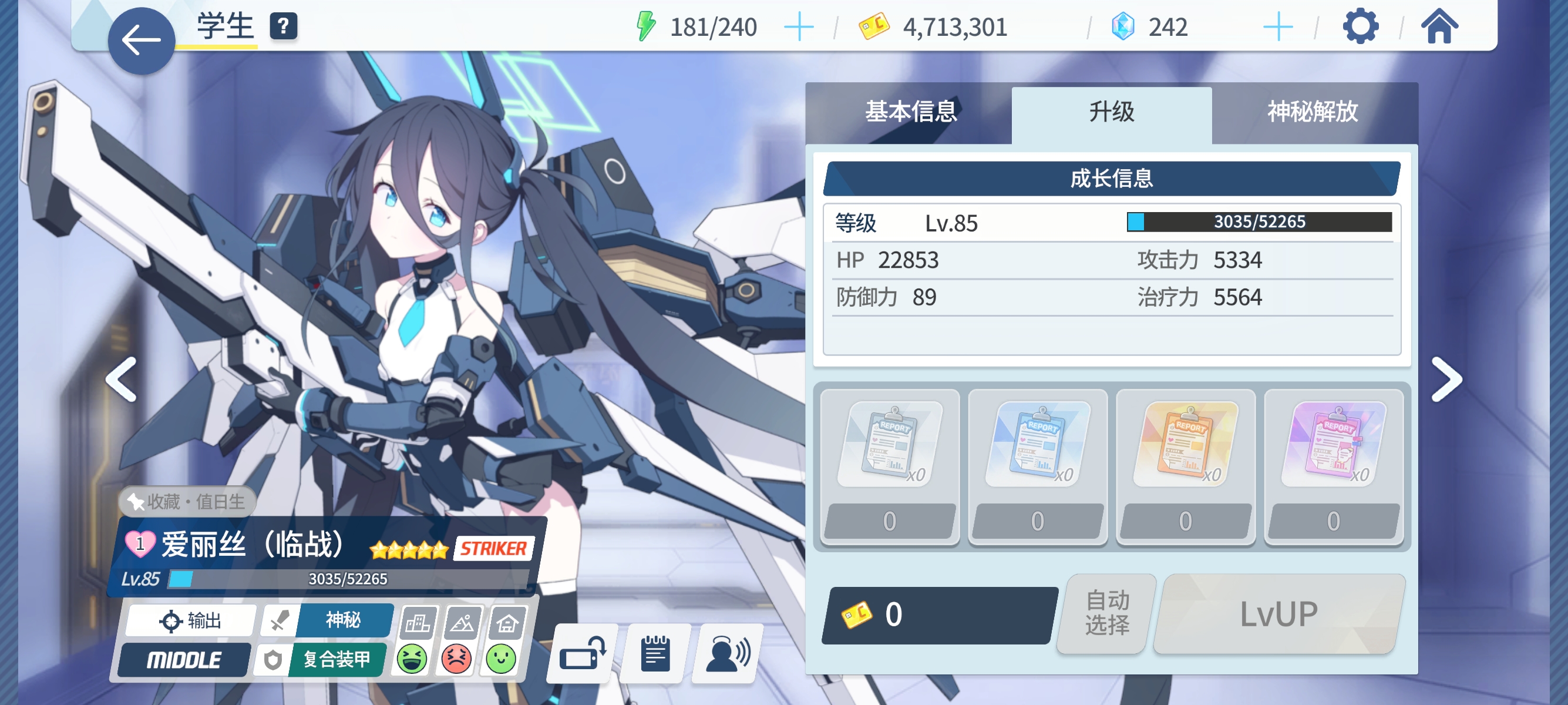Screen dimensions: 1568x705
Task: Click the plus next to pyroxene count 242
Action: click(x=1278, y=26)
